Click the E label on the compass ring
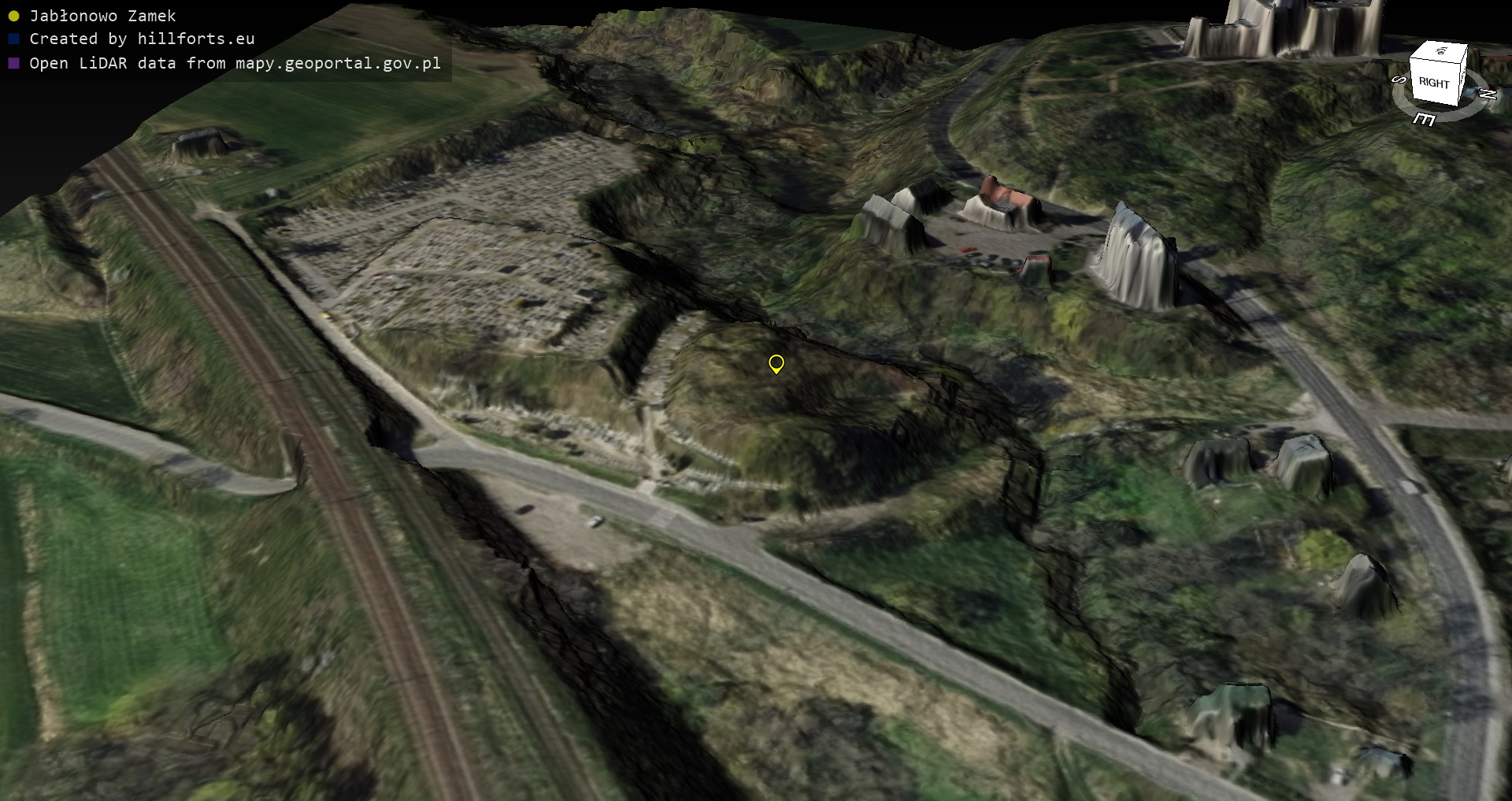 (x=1424, y=119)
